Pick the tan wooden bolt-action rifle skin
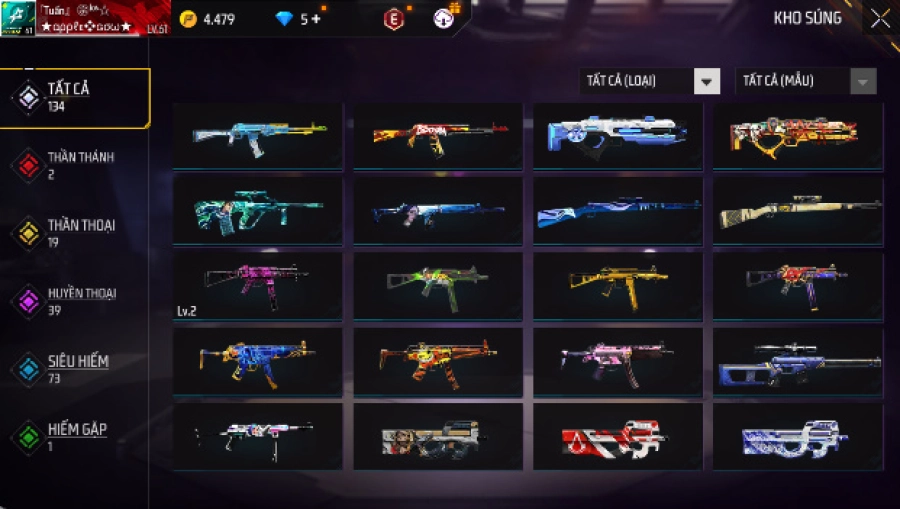 click(x=797, y=211)
